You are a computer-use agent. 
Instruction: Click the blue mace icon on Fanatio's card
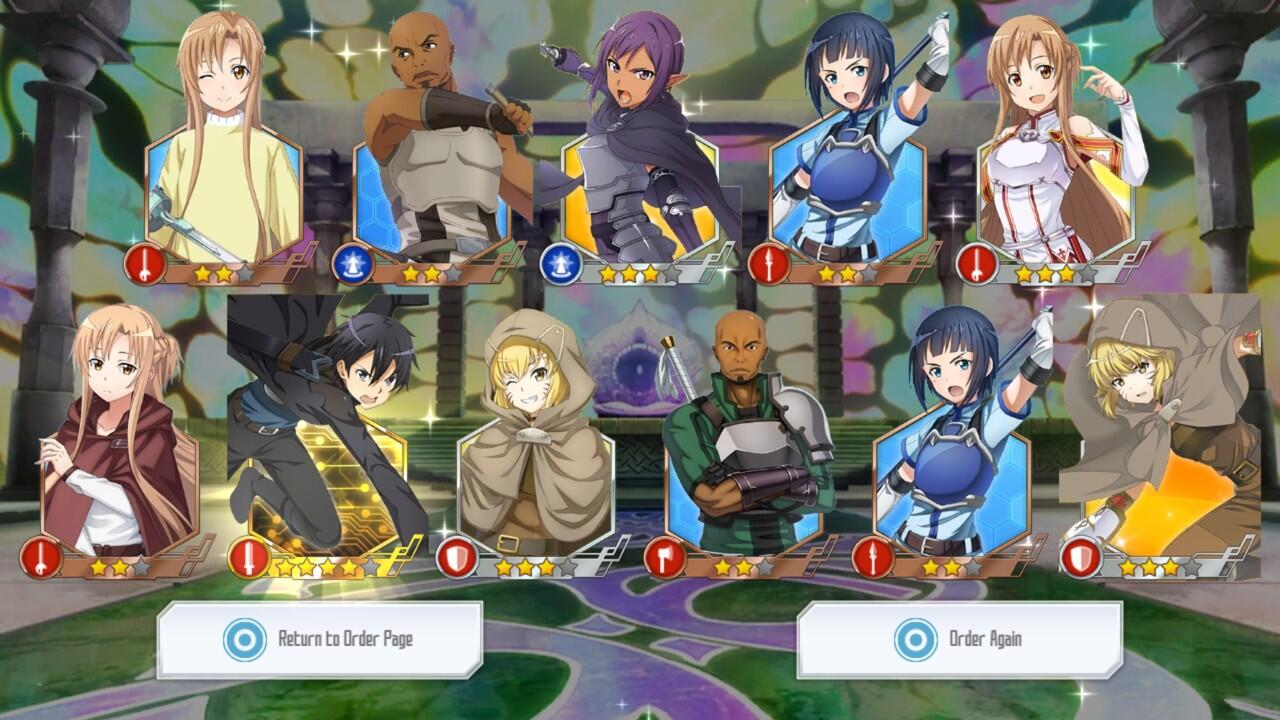(x=560, y=262)
